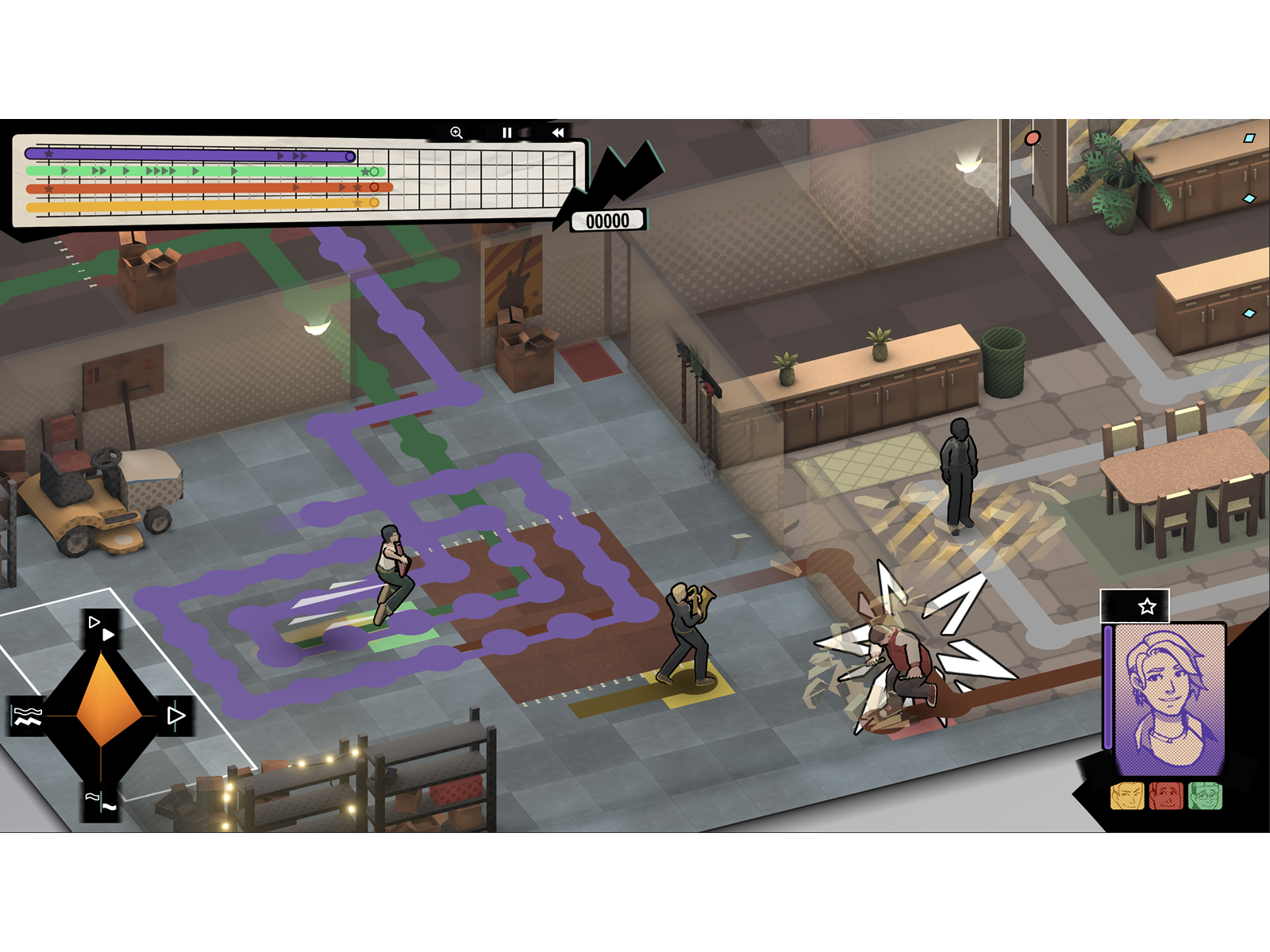Image resolution: width=1270 pixels, height=952 pixels.
Task: Select the play-triangle action on the diamond's right
Action: [175, 713]
